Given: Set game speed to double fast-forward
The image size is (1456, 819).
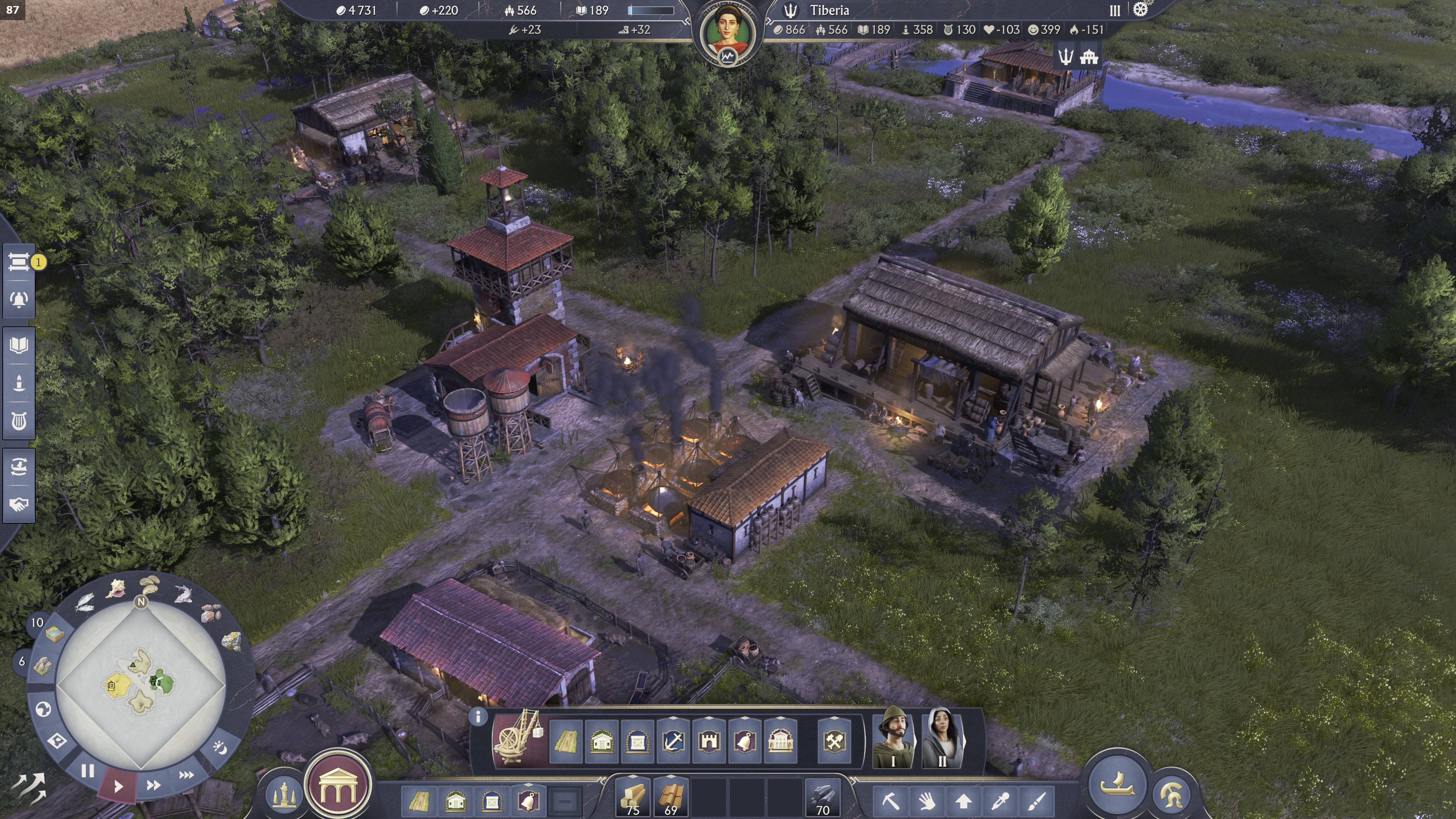Looking at the screenshot, I should [152, 785].
